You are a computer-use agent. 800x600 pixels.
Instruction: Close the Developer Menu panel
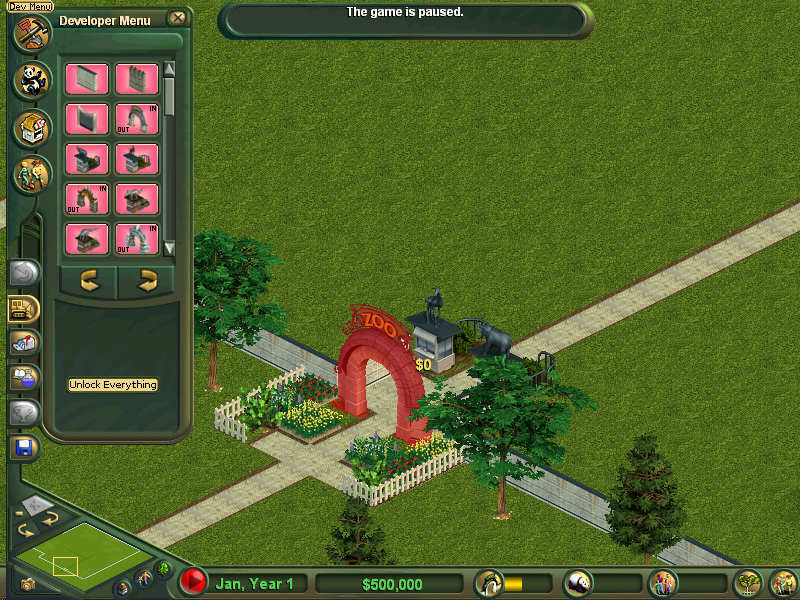click(x=177, y=18)
